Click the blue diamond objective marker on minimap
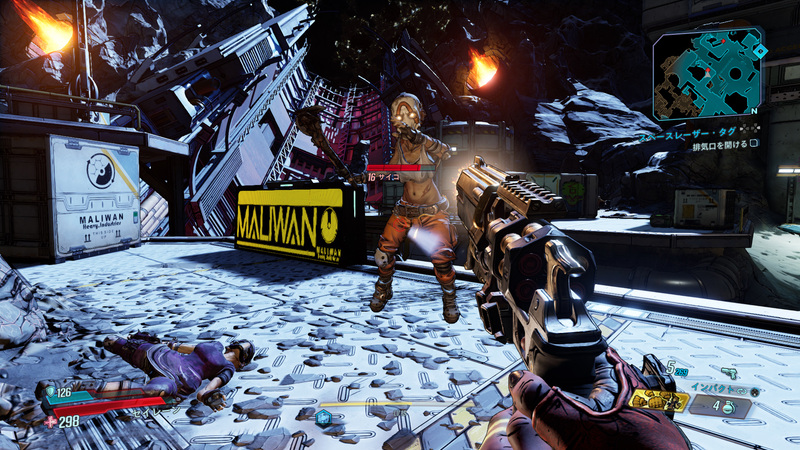The image size is (800, 450). pyautogui.click(x=760, y=51)
